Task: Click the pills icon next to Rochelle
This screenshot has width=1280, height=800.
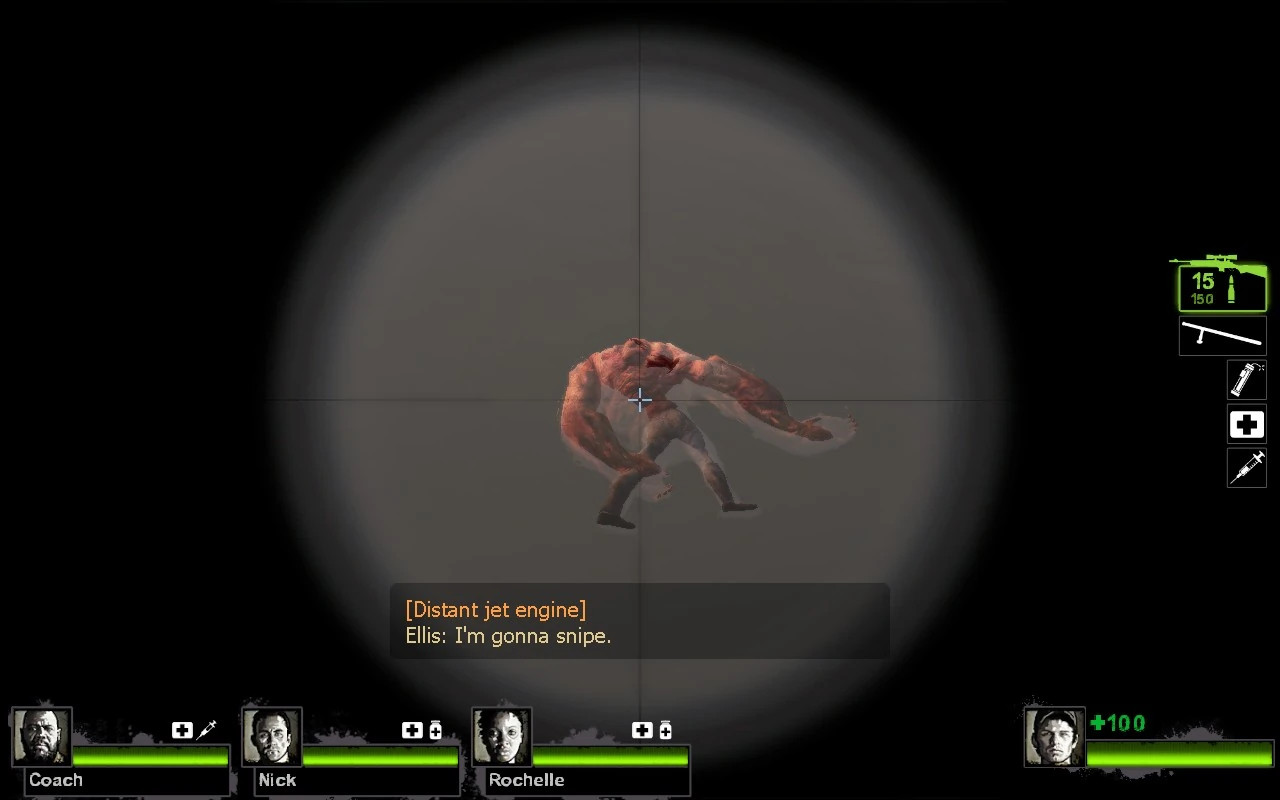Action: click(x=663, y=730)
